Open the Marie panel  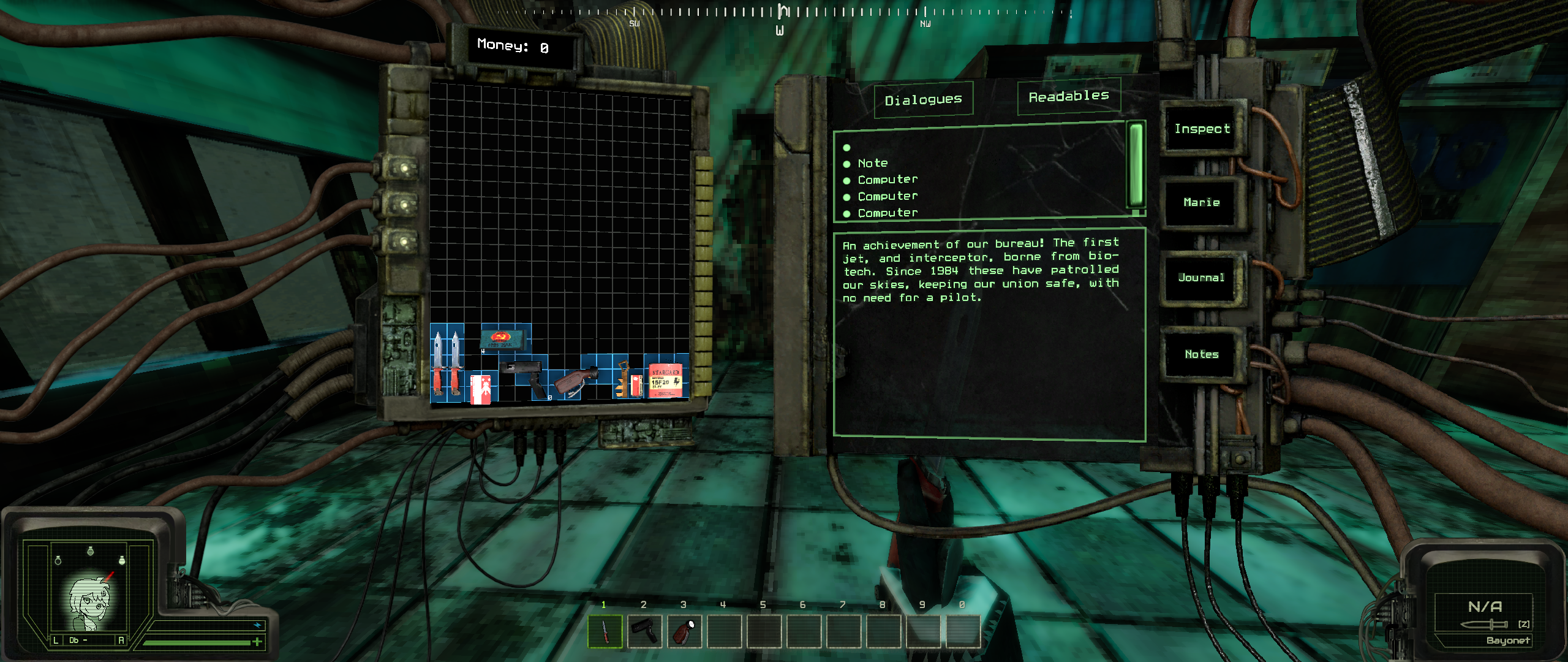[1201, 203]
